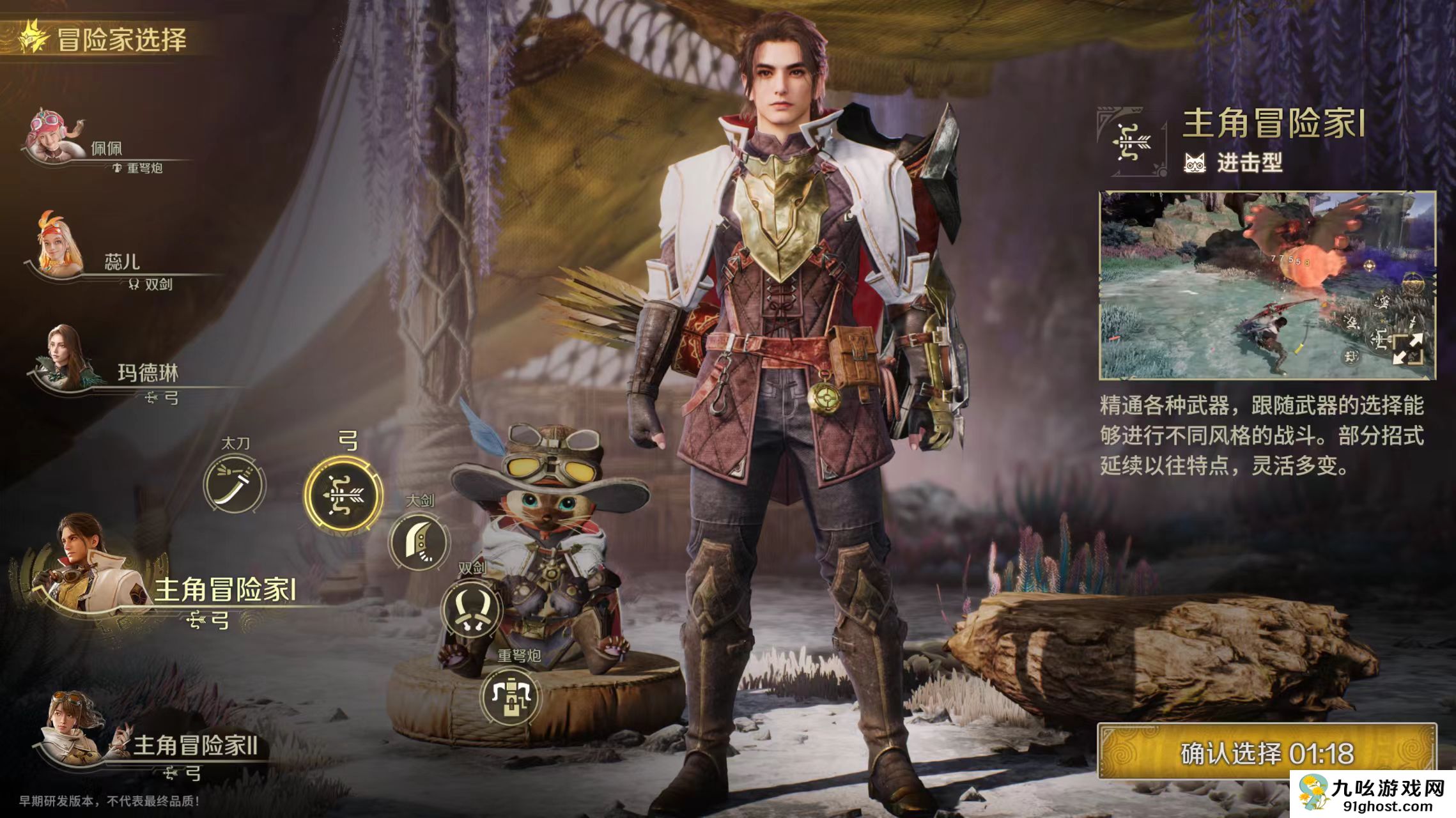1456x818 pixels.
Task: Confirm selection with 确认选择 button
Action: (x=1266, y=753)
